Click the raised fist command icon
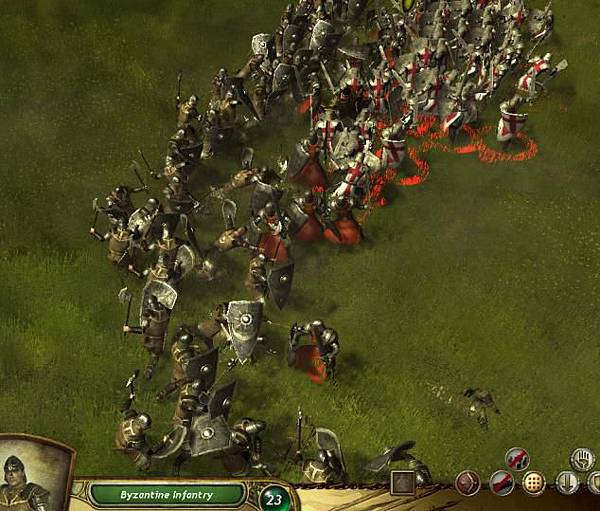The height and width of the screenshot is (511, 600). click(x=581, y=458)
